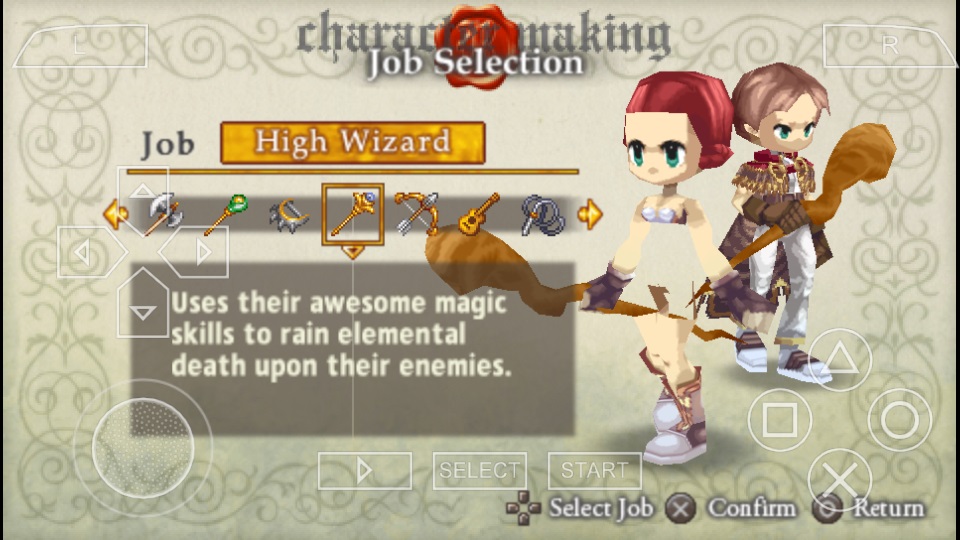Tap the on-screen circle button overlay
The image size is (960, 540).
(x=899, y=420)
